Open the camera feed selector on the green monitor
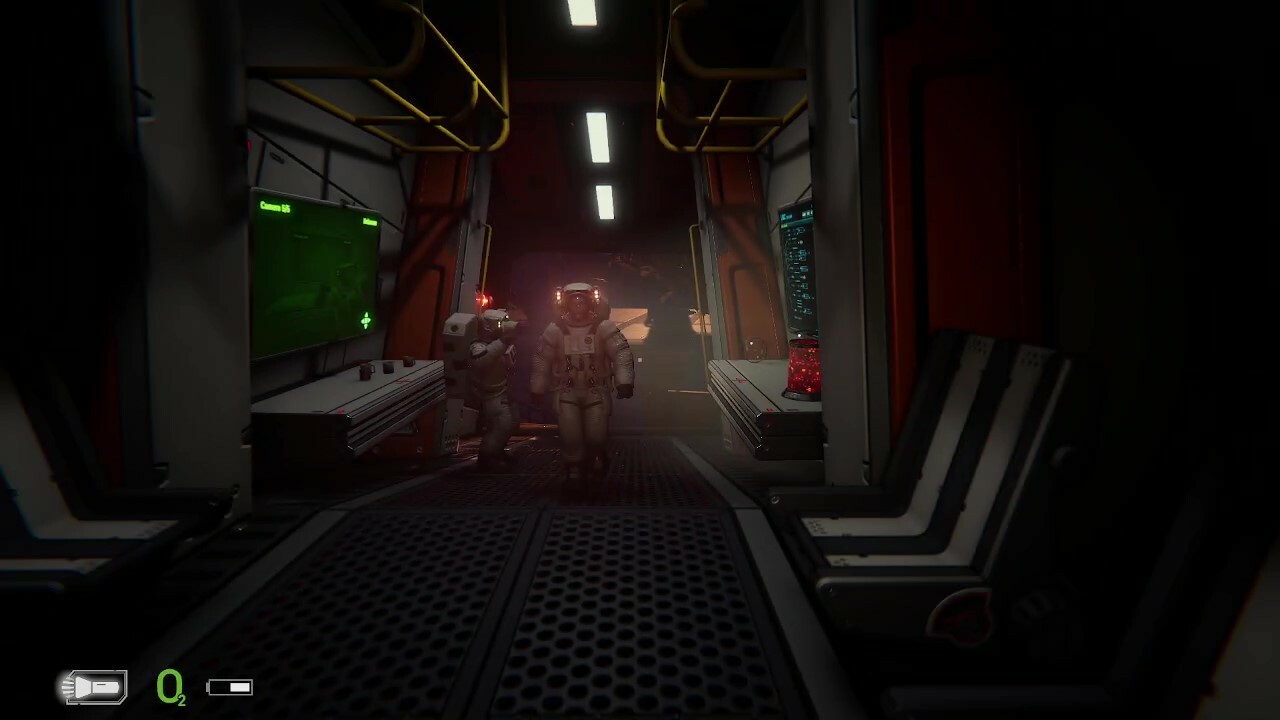Viewport: 1280px width, 720px height. click(274, 206)
